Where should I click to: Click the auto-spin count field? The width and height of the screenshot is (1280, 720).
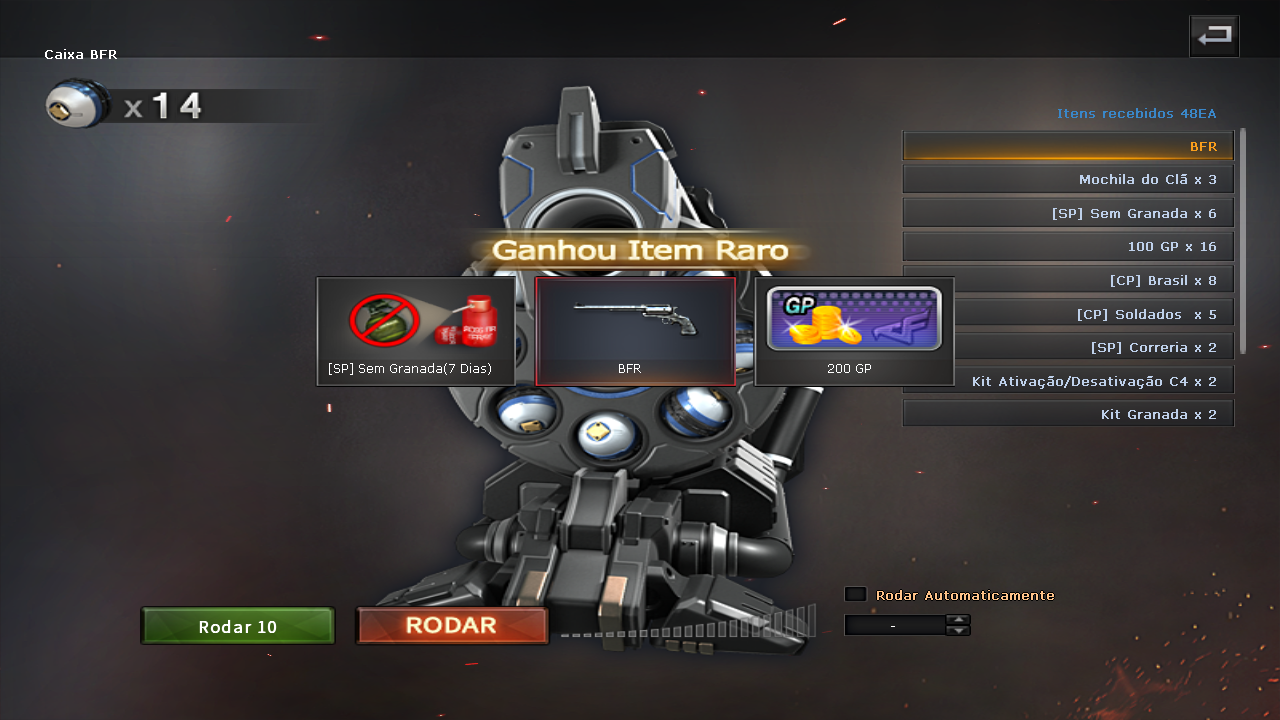894,625
